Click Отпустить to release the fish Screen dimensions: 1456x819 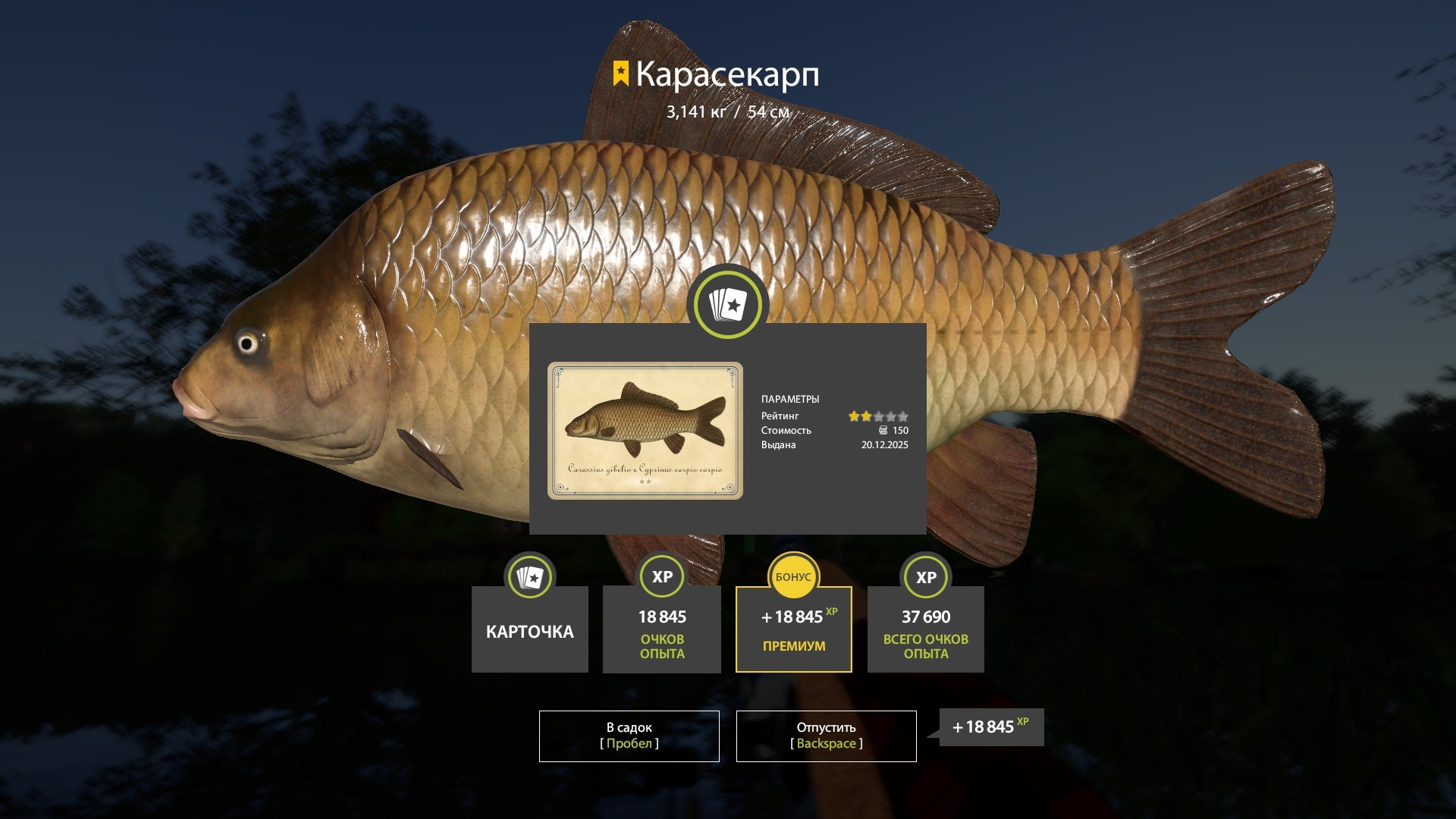(826, 735)
